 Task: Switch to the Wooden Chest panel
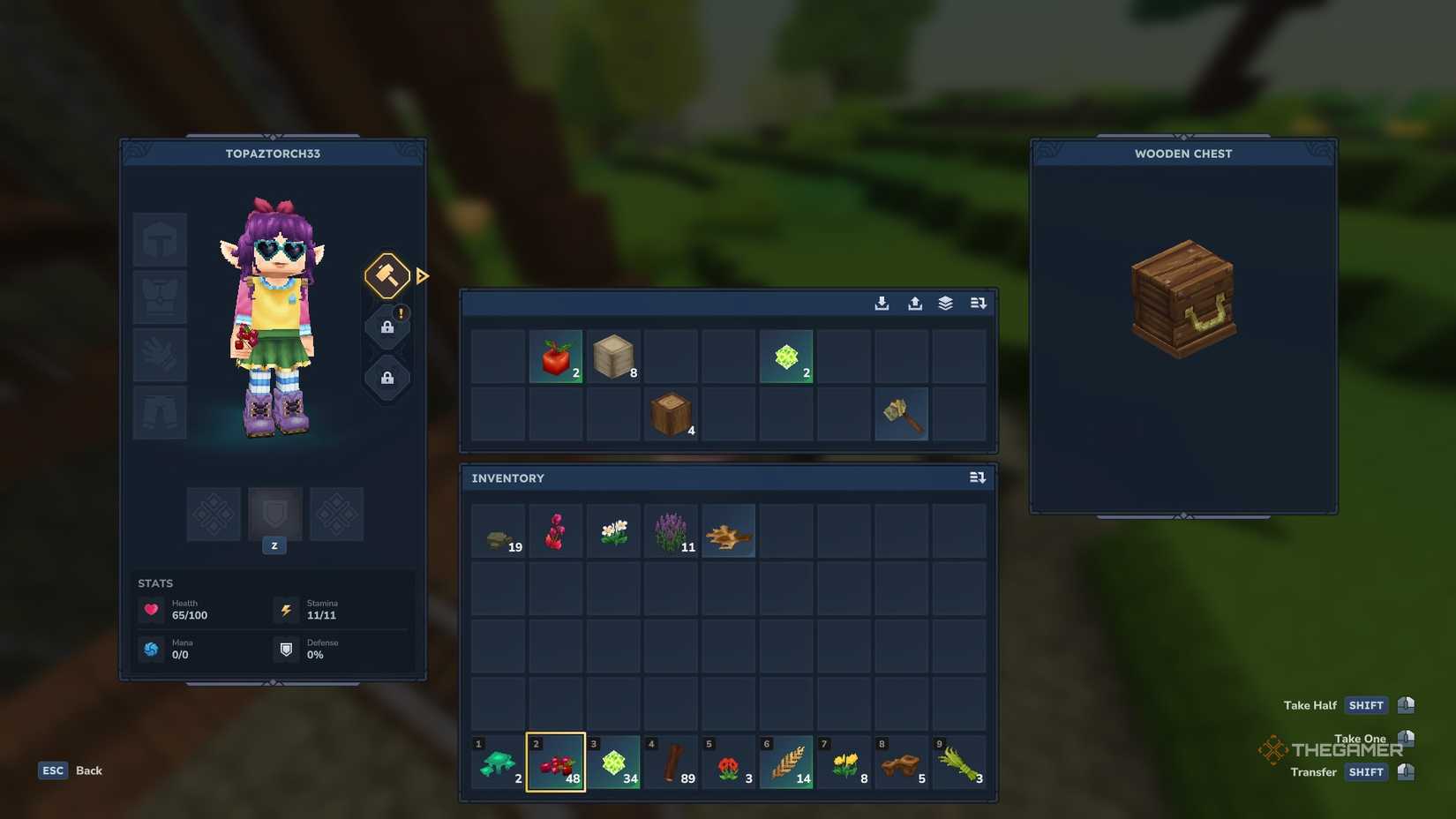pyautogui.click(x=1182, y=154)
